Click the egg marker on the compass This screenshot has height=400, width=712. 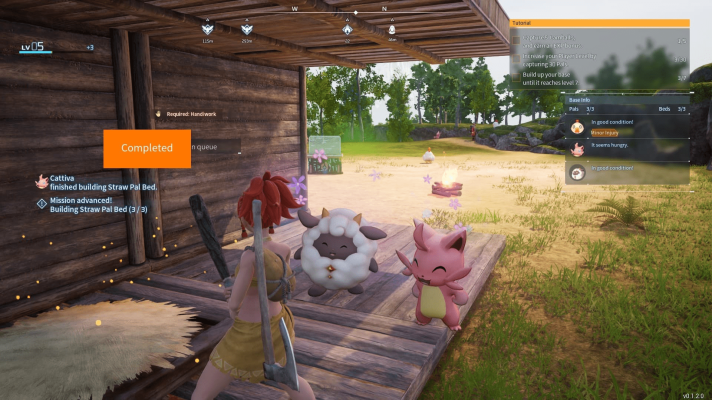[392, 30]
